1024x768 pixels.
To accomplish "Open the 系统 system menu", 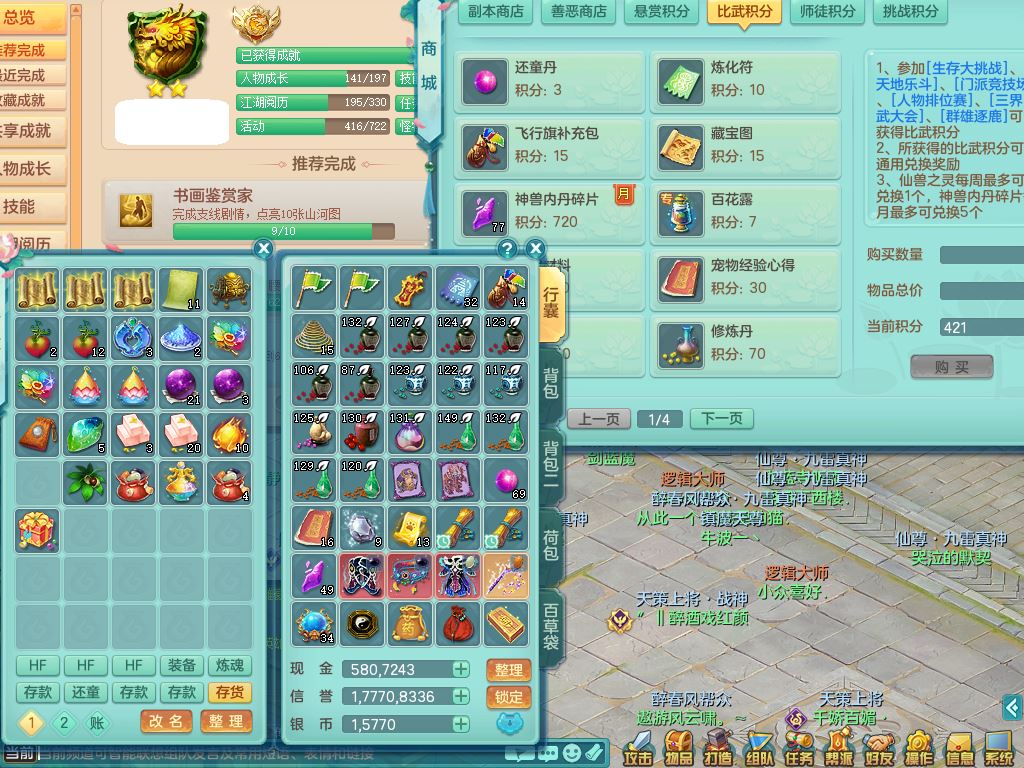I will pos(999,748).
